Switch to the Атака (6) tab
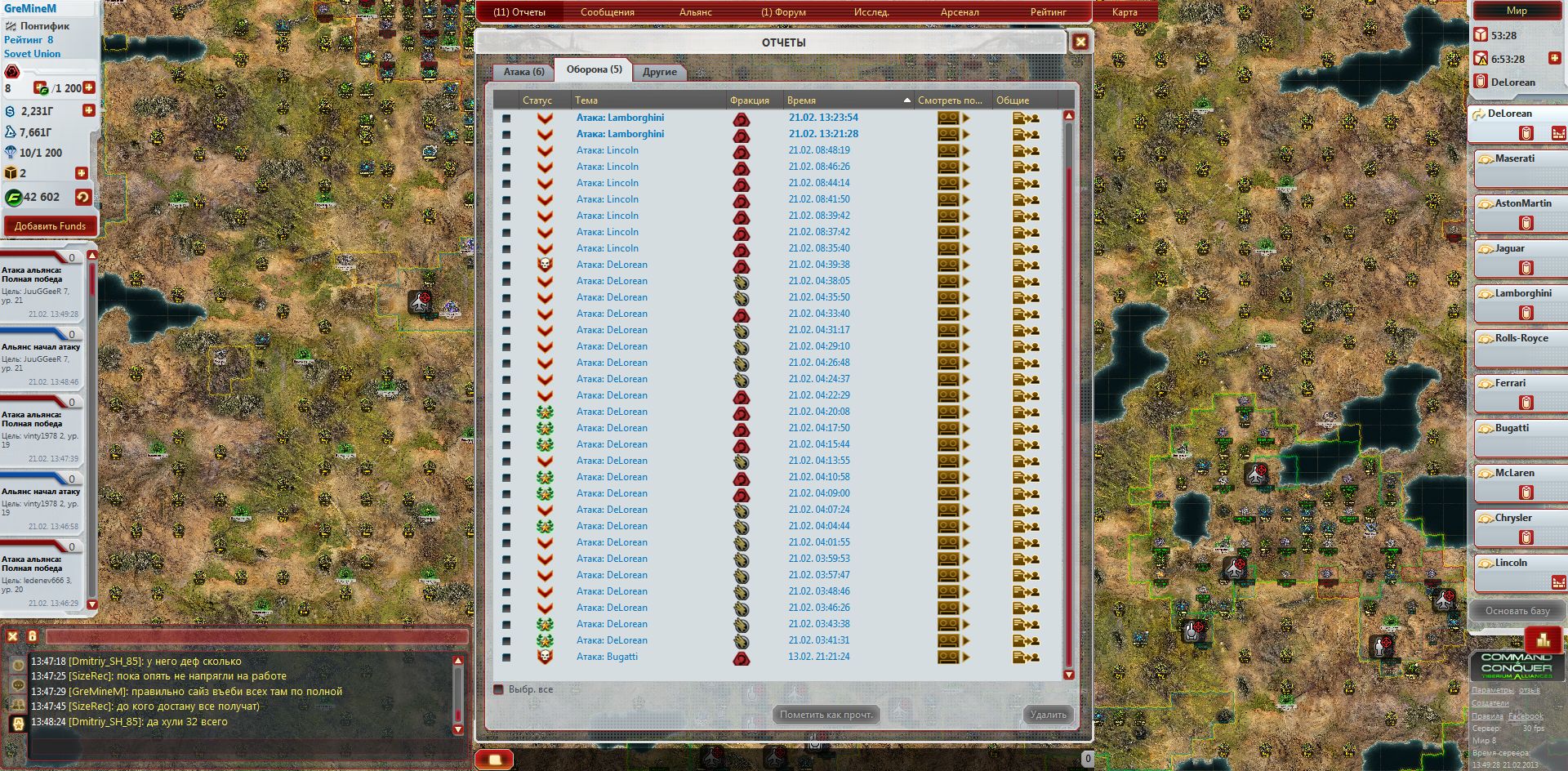Image resolution: width=1568 pixels, height=771 pixels. tap(523, 72)
